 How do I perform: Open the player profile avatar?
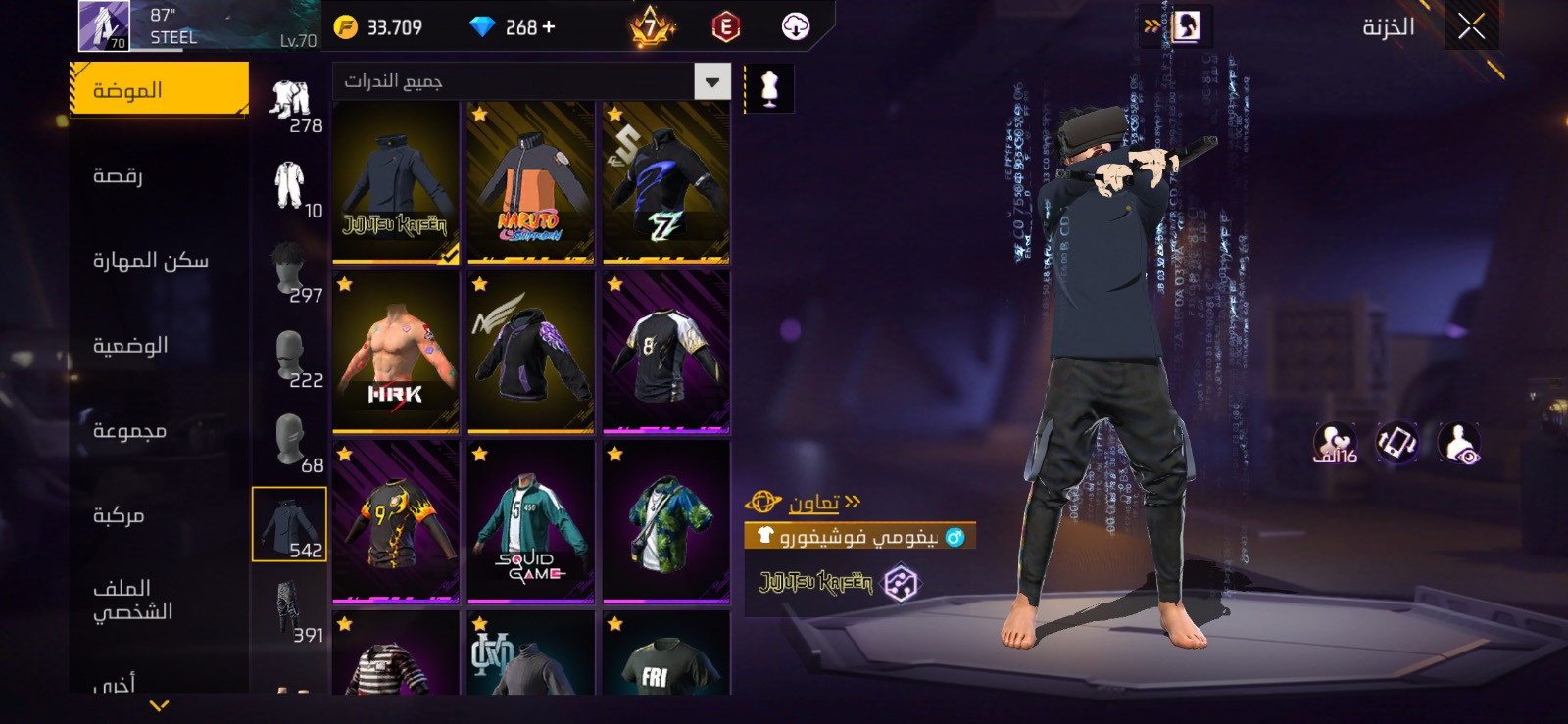click(104, 26)
